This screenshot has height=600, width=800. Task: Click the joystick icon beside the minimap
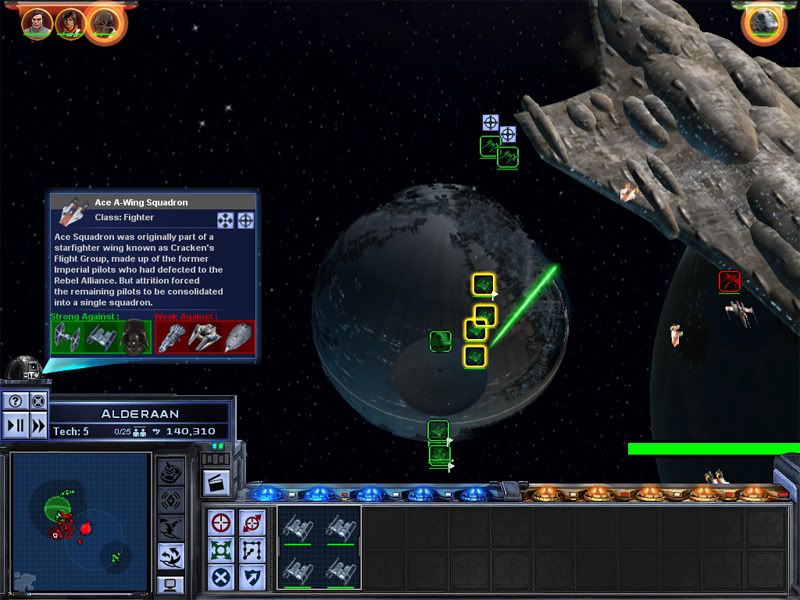point(170,470)
